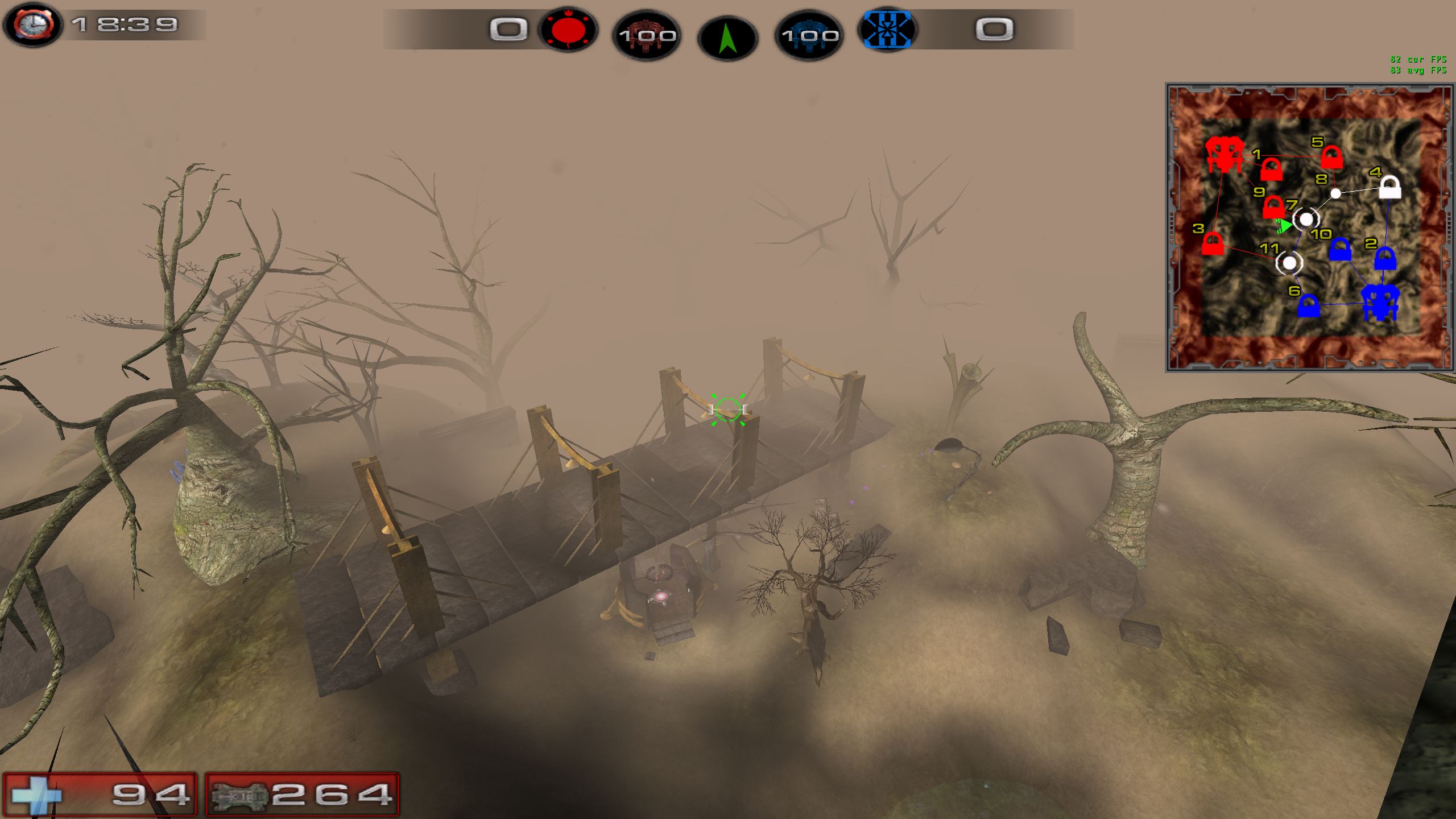Viewport: 1456px width, 819px height.
Task: Select ringed neutral node 7 on the minimap
Action: [x=1306, y=219]
